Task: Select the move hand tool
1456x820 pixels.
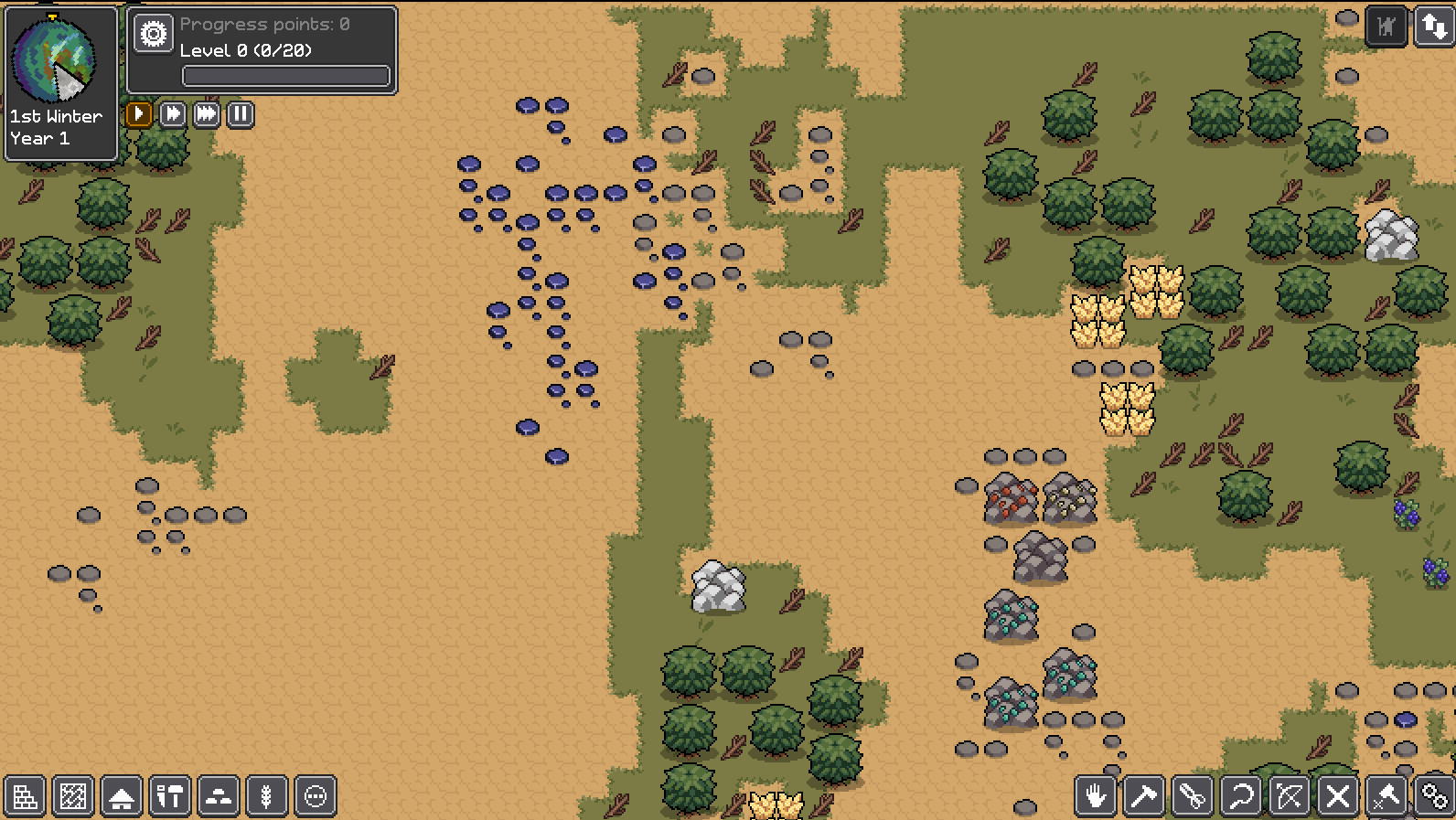Action: pos(1096,795)
